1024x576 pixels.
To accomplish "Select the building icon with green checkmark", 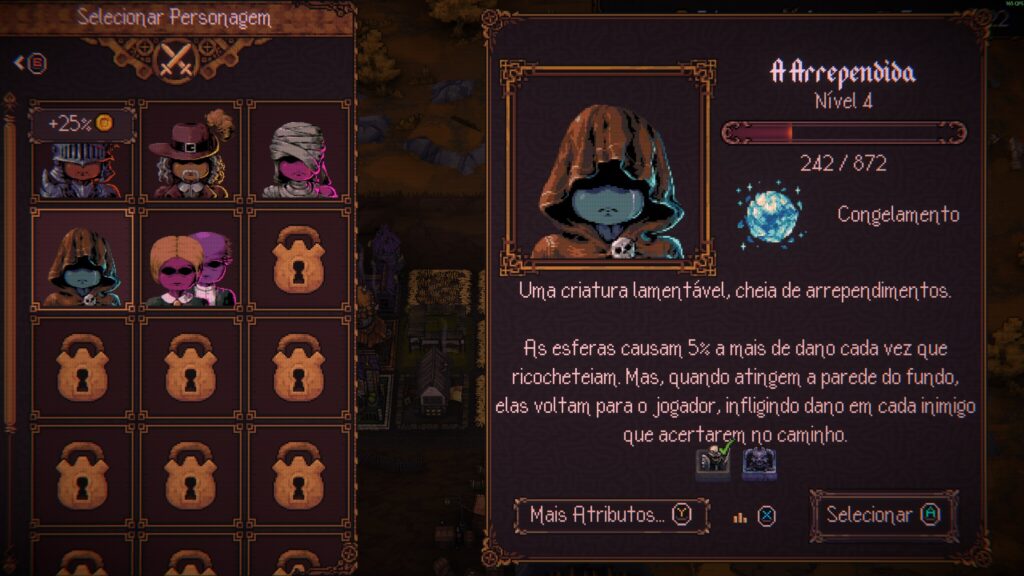I will click(x=714, y=462).
